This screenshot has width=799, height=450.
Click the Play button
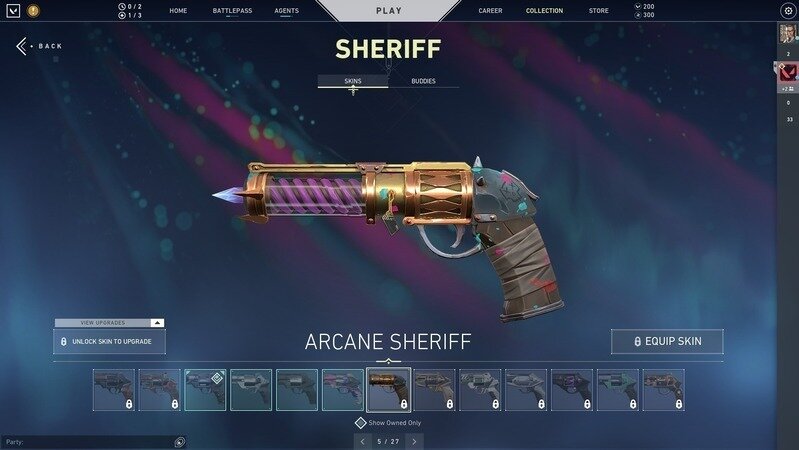coord(388,10)
